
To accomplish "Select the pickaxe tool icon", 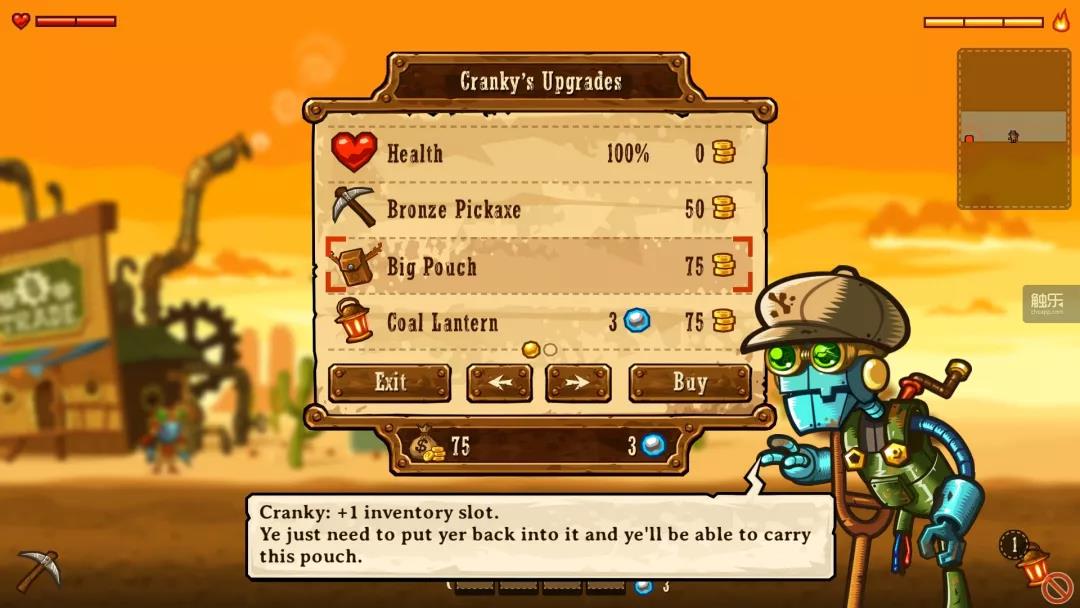I will tap(38, 570).
